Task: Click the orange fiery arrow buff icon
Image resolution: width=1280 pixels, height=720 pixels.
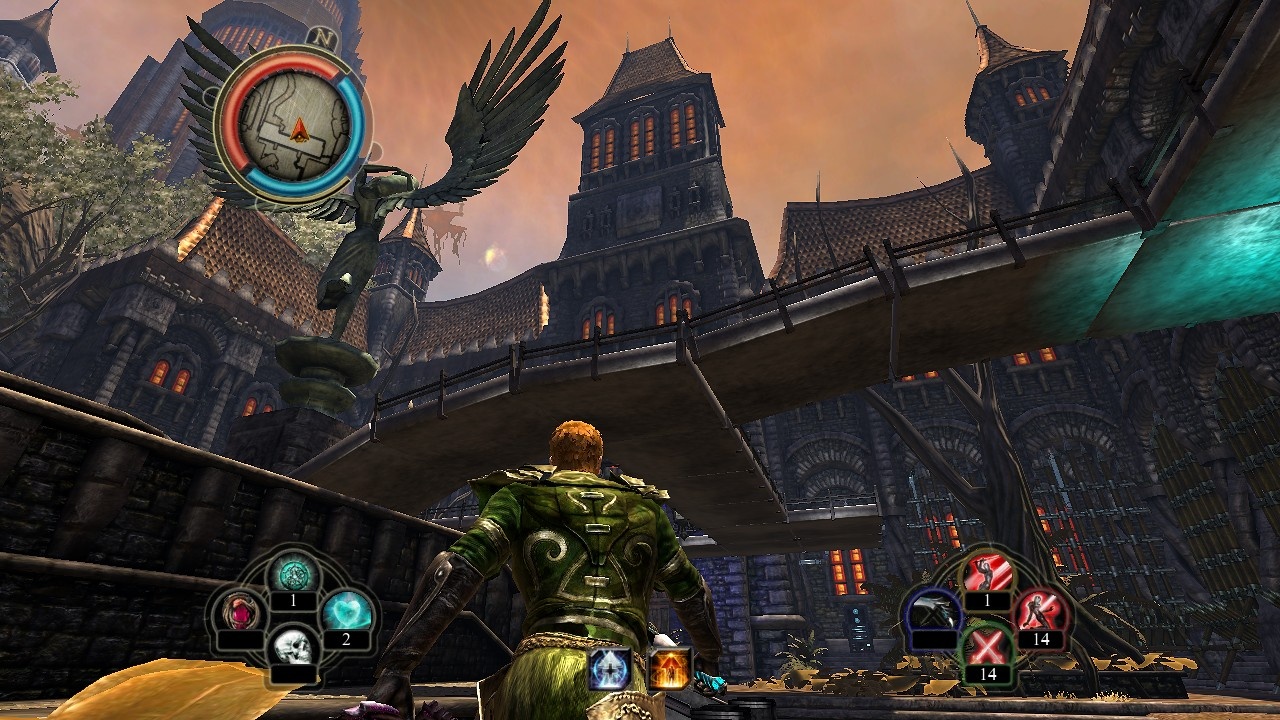Action: [669, 668]
